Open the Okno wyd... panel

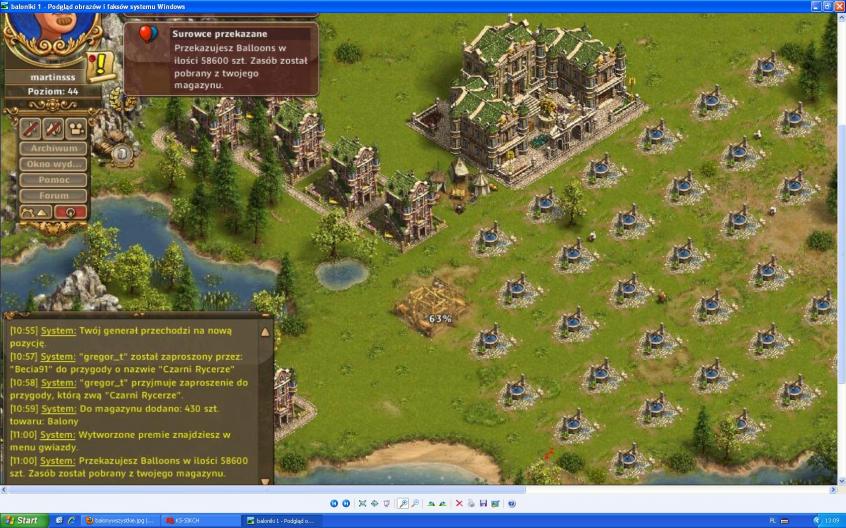pyautogui.click(x=54, y=164)
